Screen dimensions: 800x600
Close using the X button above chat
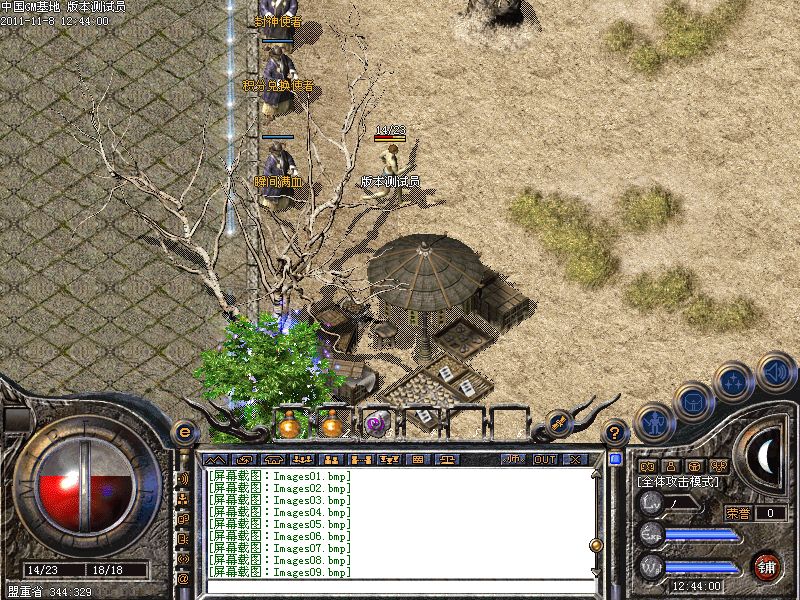575,459
